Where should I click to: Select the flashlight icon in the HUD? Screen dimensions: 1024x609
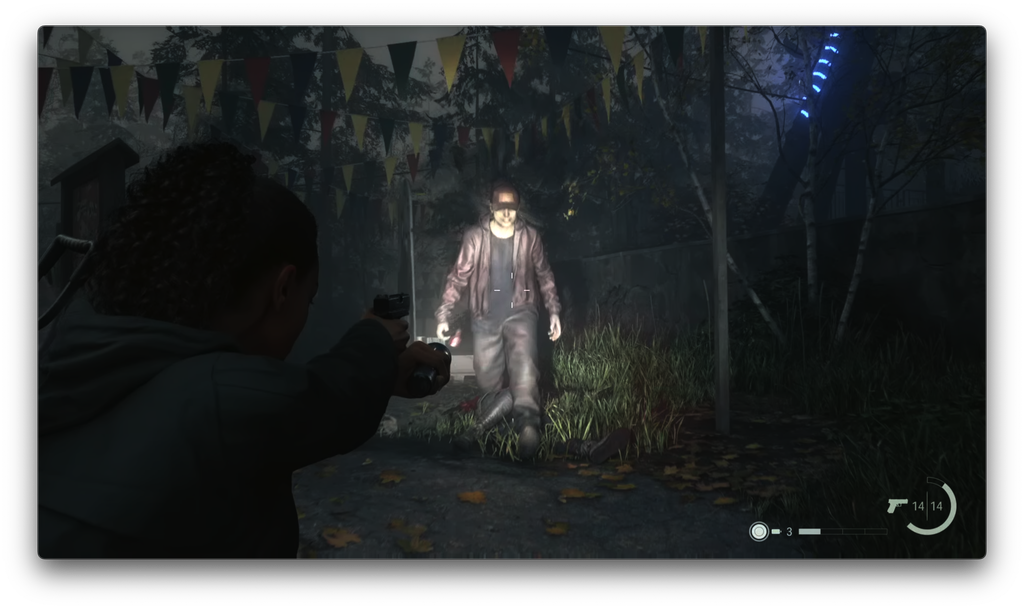tap(759, 531)
